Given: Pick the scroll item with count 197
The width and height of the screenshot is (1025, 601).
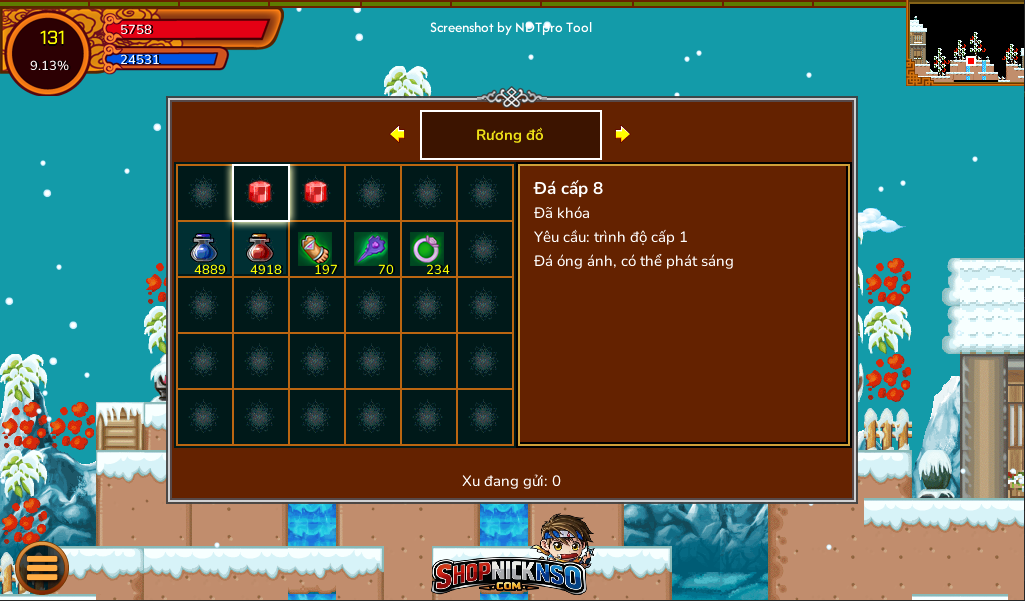Looking at the screenshot, I should (316, 249).
